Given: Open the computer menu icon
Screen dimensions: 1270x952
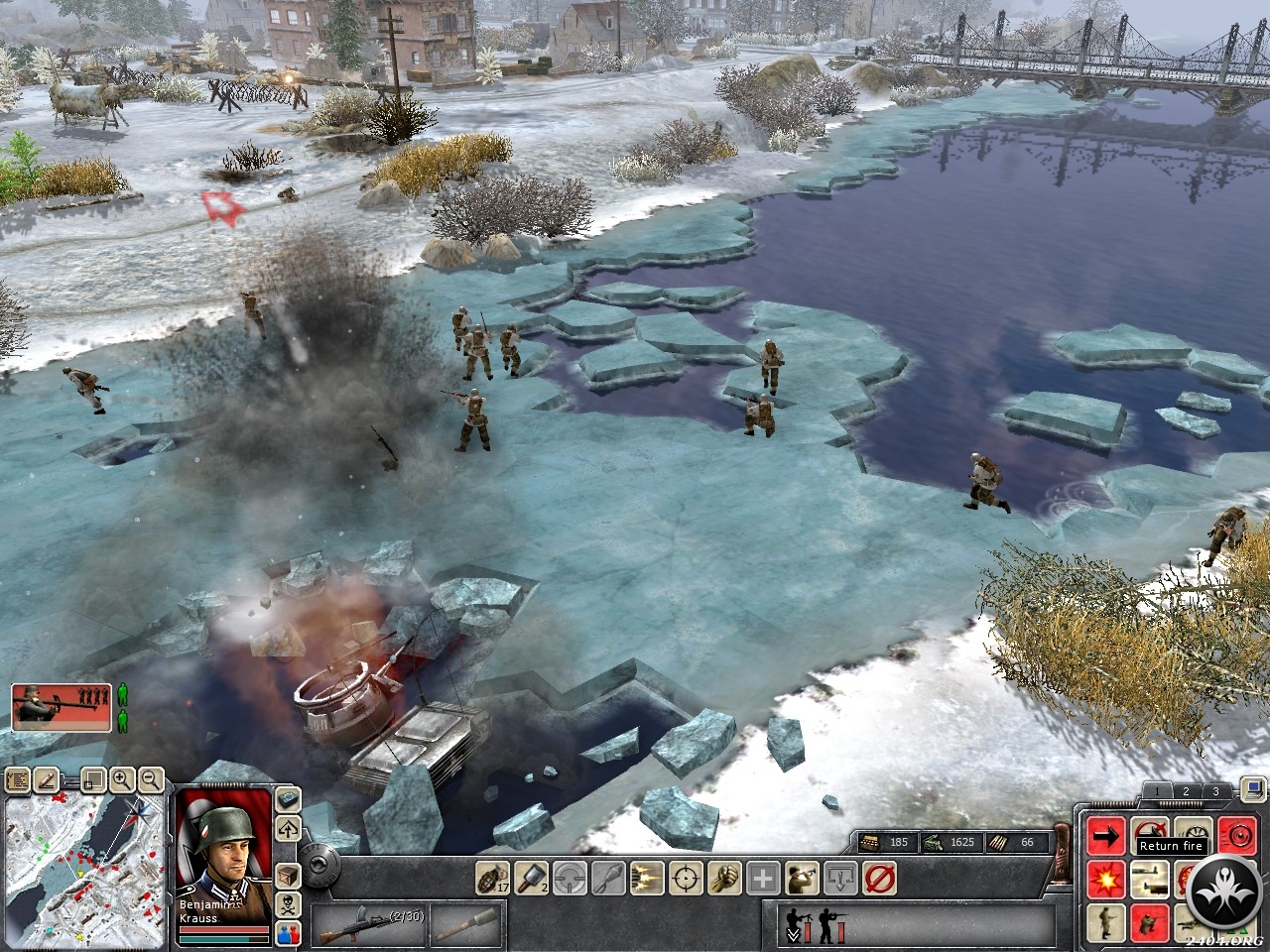Looking at the screenshot, I should 1251,790.
